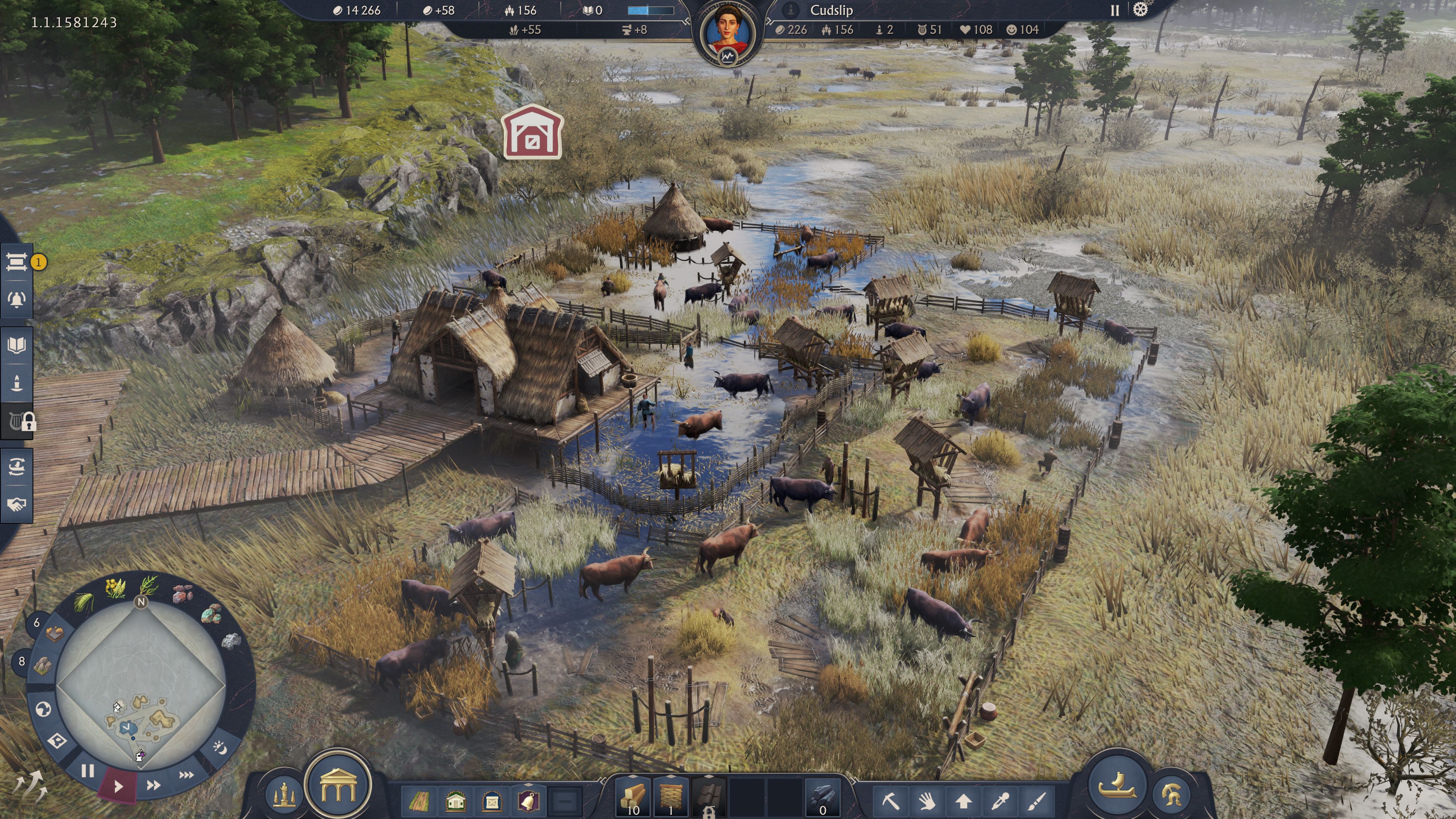Open the trade routes ship-arrows menu
Image resolution: width=1456 pixels, height=819 pixels.
pos(17,467)
